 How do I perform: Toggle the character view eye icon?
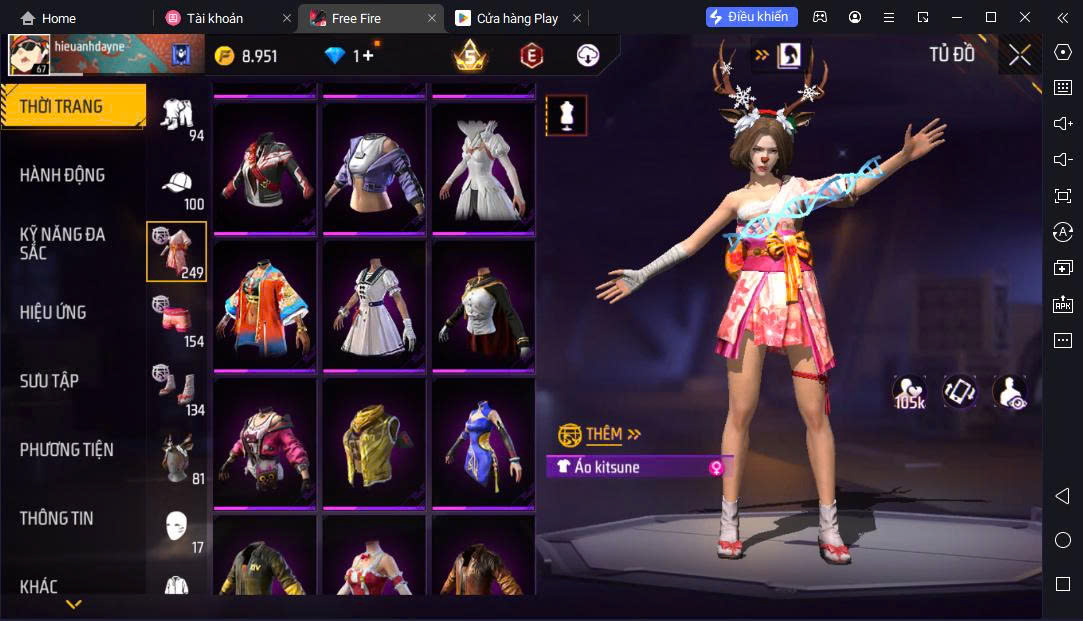click(x=1010, y=392)
